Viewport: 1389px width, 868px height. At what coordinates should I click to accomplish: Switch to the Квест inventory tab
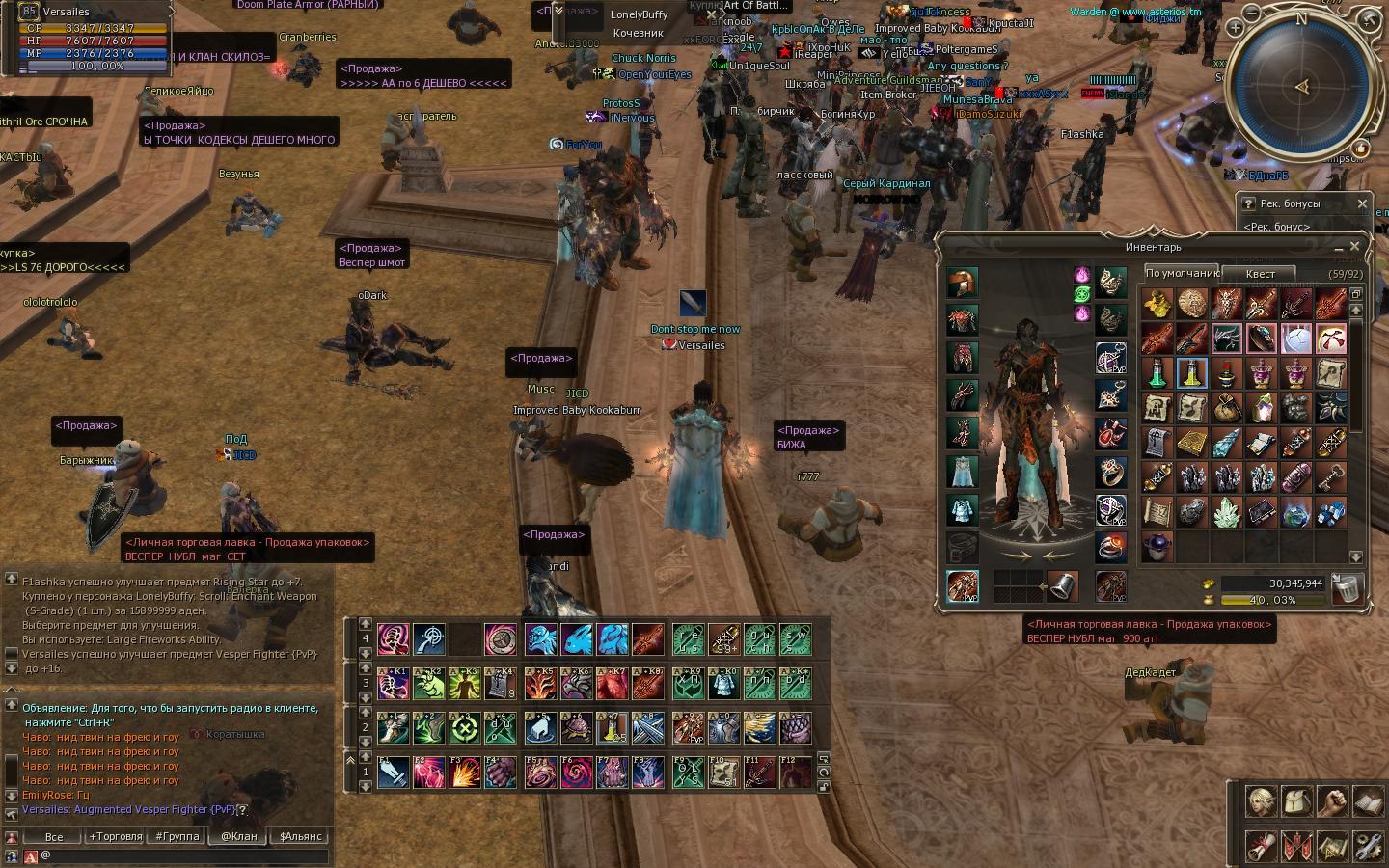[x=1260, y=274]
